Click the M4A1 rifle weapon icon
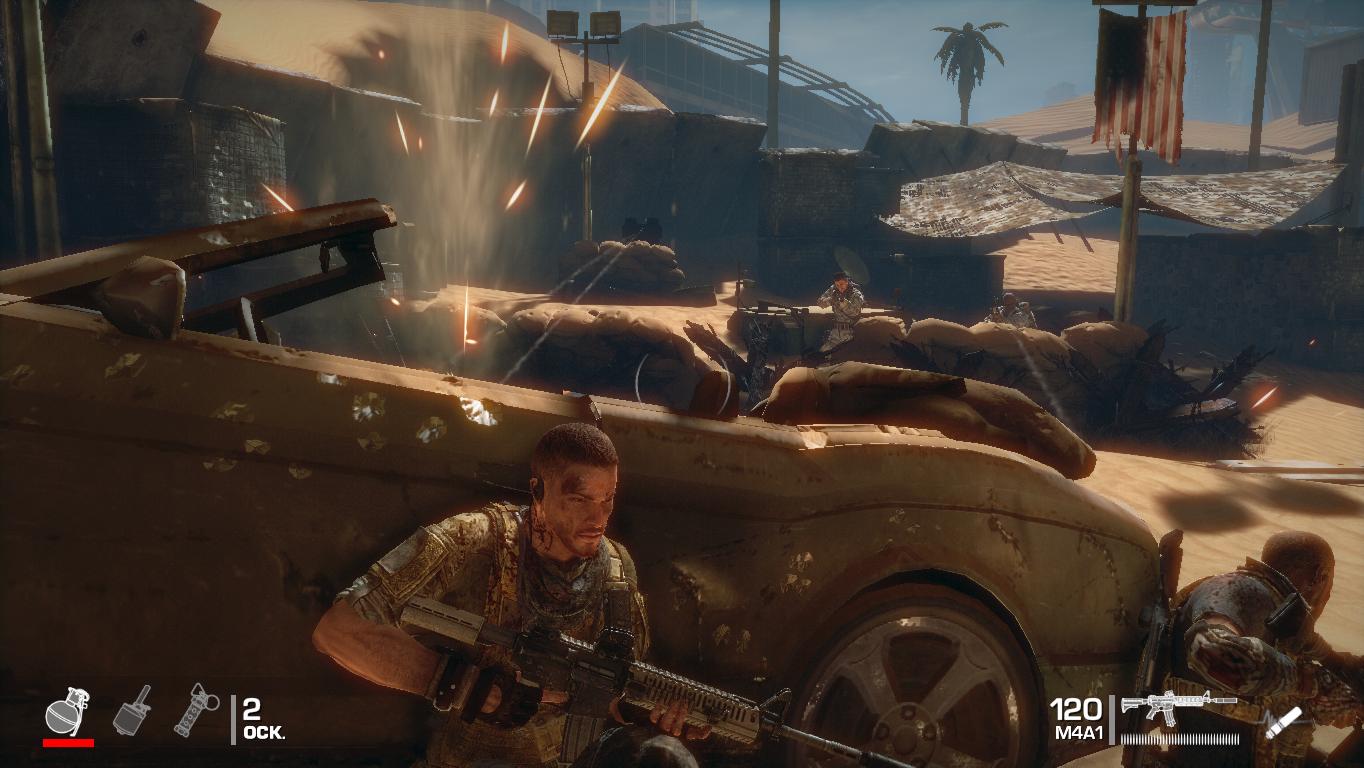Viewport: 1364px width, 768px height. (1178, 705)
